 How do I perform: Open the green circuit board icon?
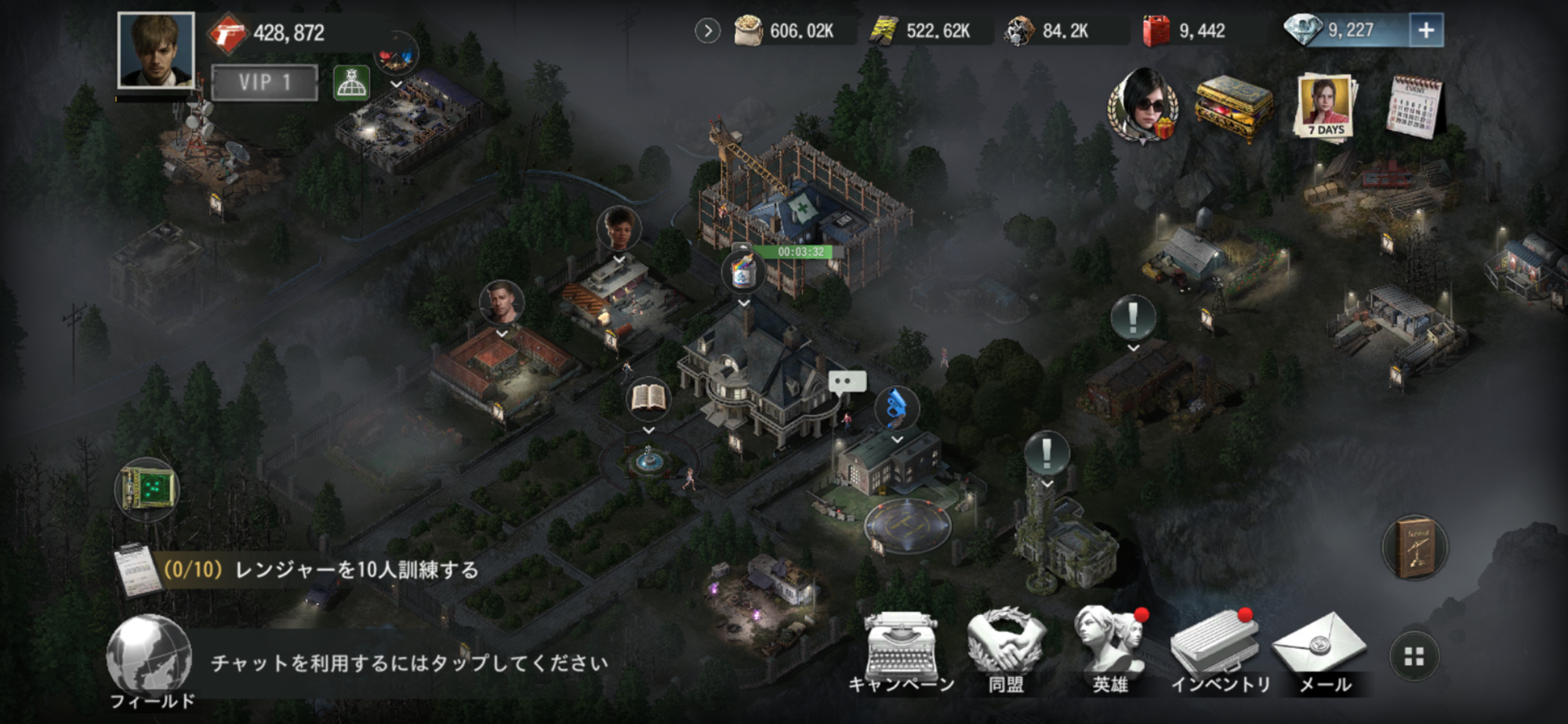pyautogui.click(x=147, y=490)
